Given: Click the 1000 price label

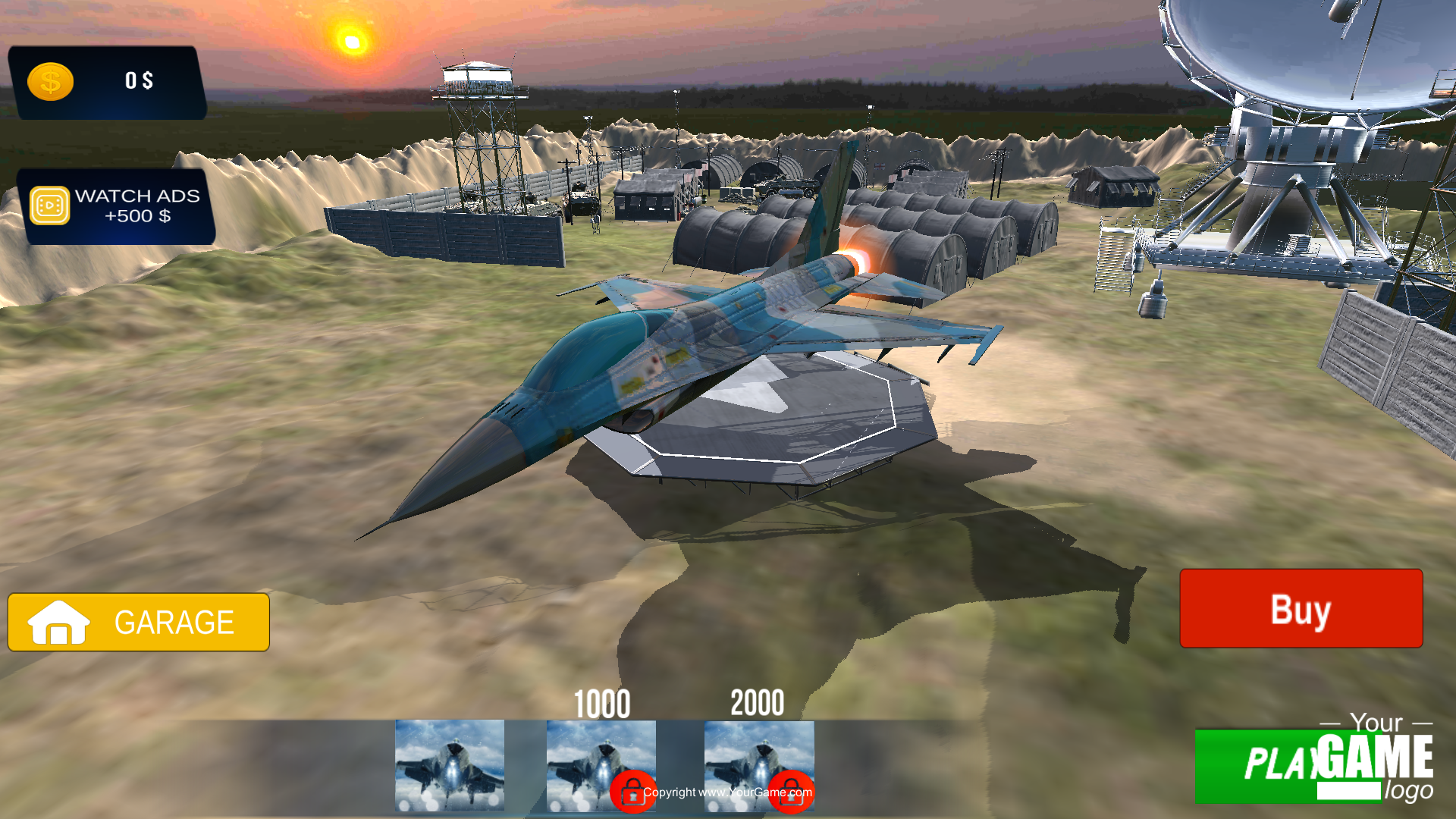Looking at the screenshot, I should tap(601, 704).
